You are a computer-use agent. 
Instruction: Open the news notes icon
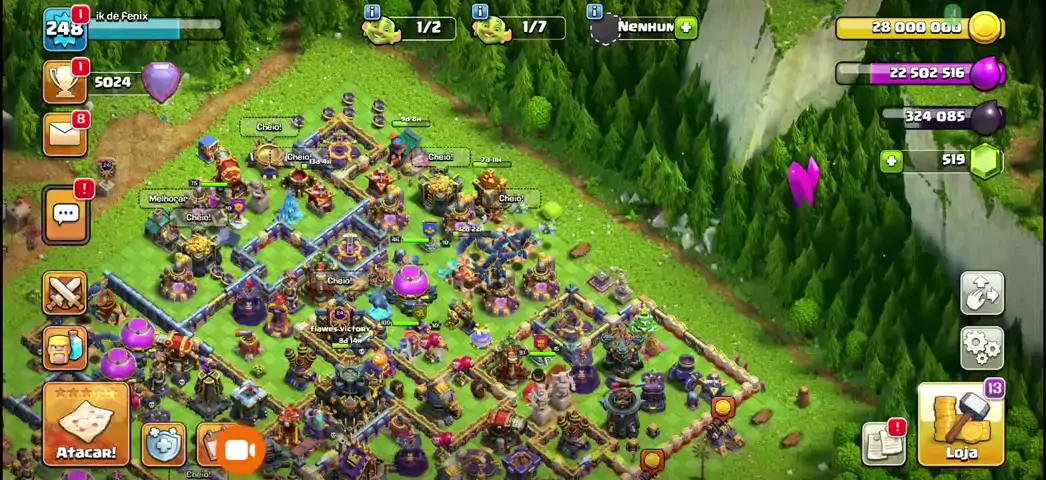pyautogui.click(x=884, y=443)
